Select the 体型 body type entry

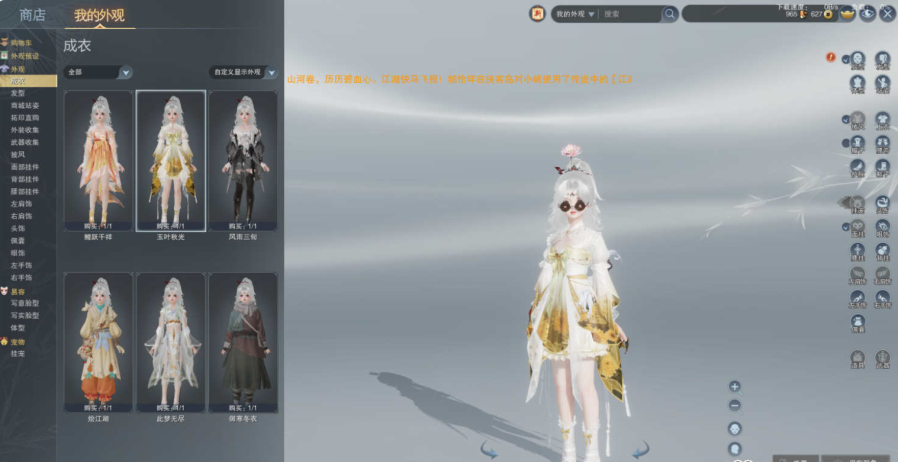click(18, 327)
